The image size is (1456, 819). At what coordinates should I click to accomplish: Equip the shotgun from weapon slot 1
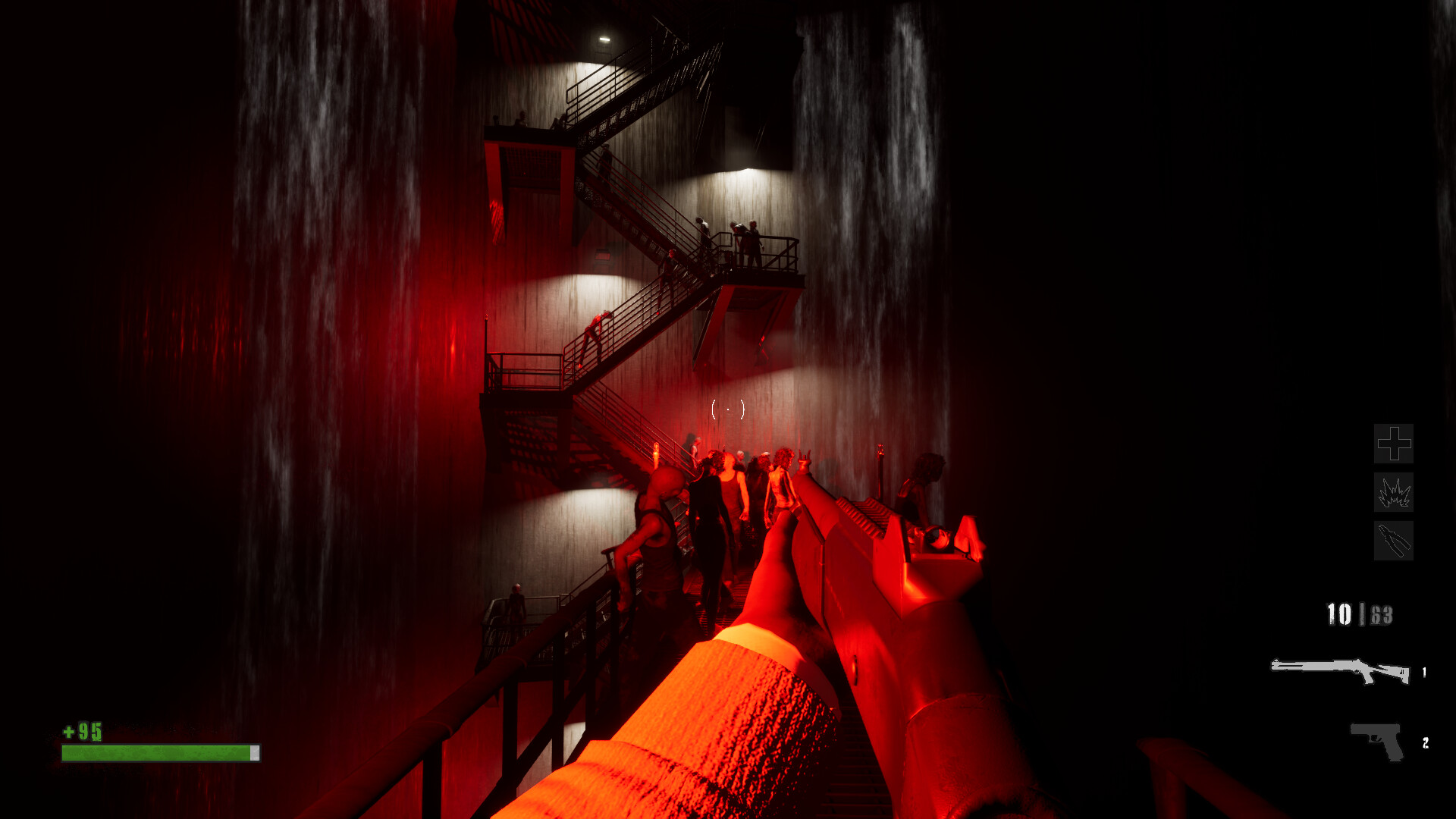point(1342,669)
